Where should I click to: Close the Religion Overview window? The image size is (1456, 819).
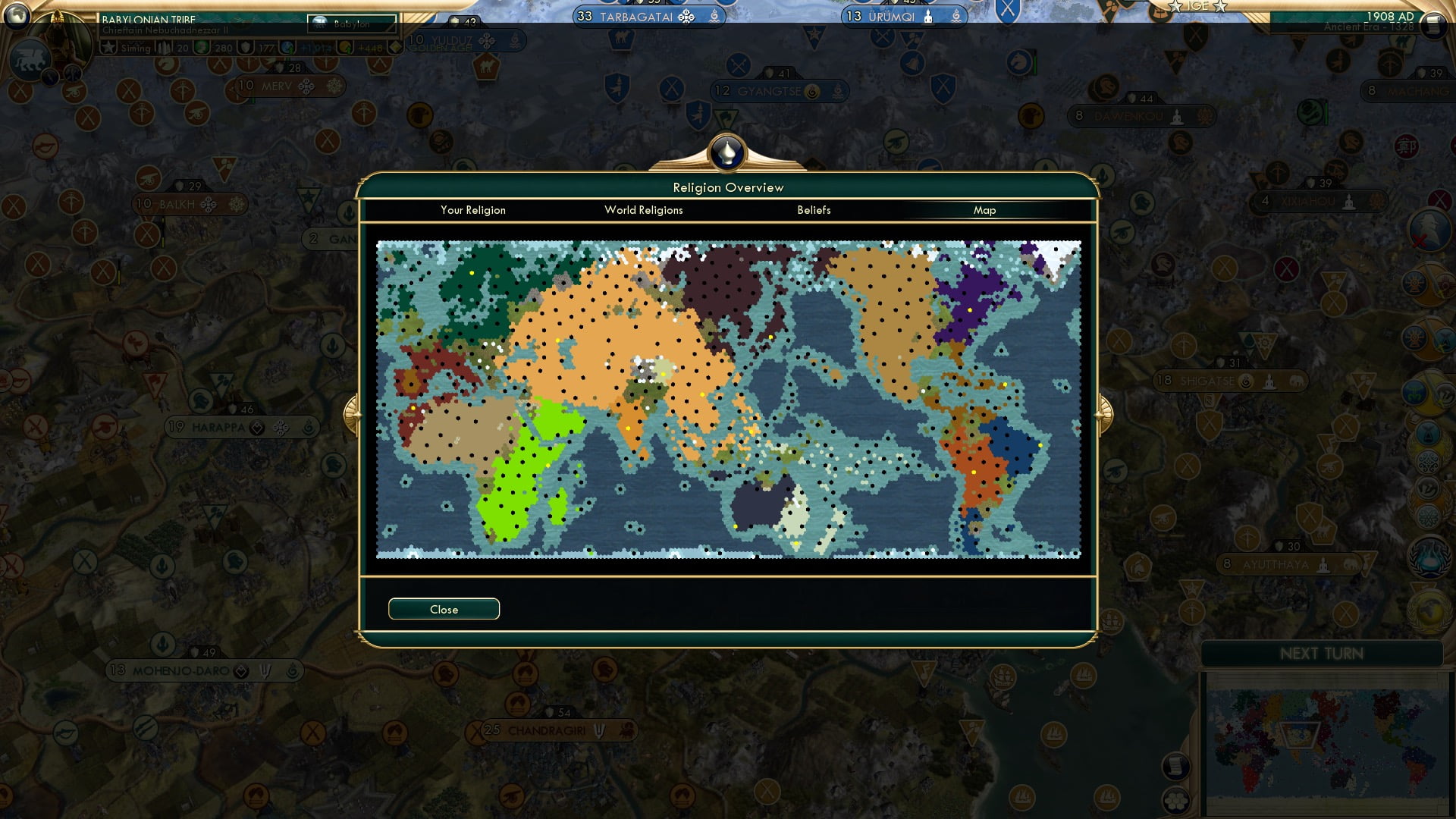[444, 608]
